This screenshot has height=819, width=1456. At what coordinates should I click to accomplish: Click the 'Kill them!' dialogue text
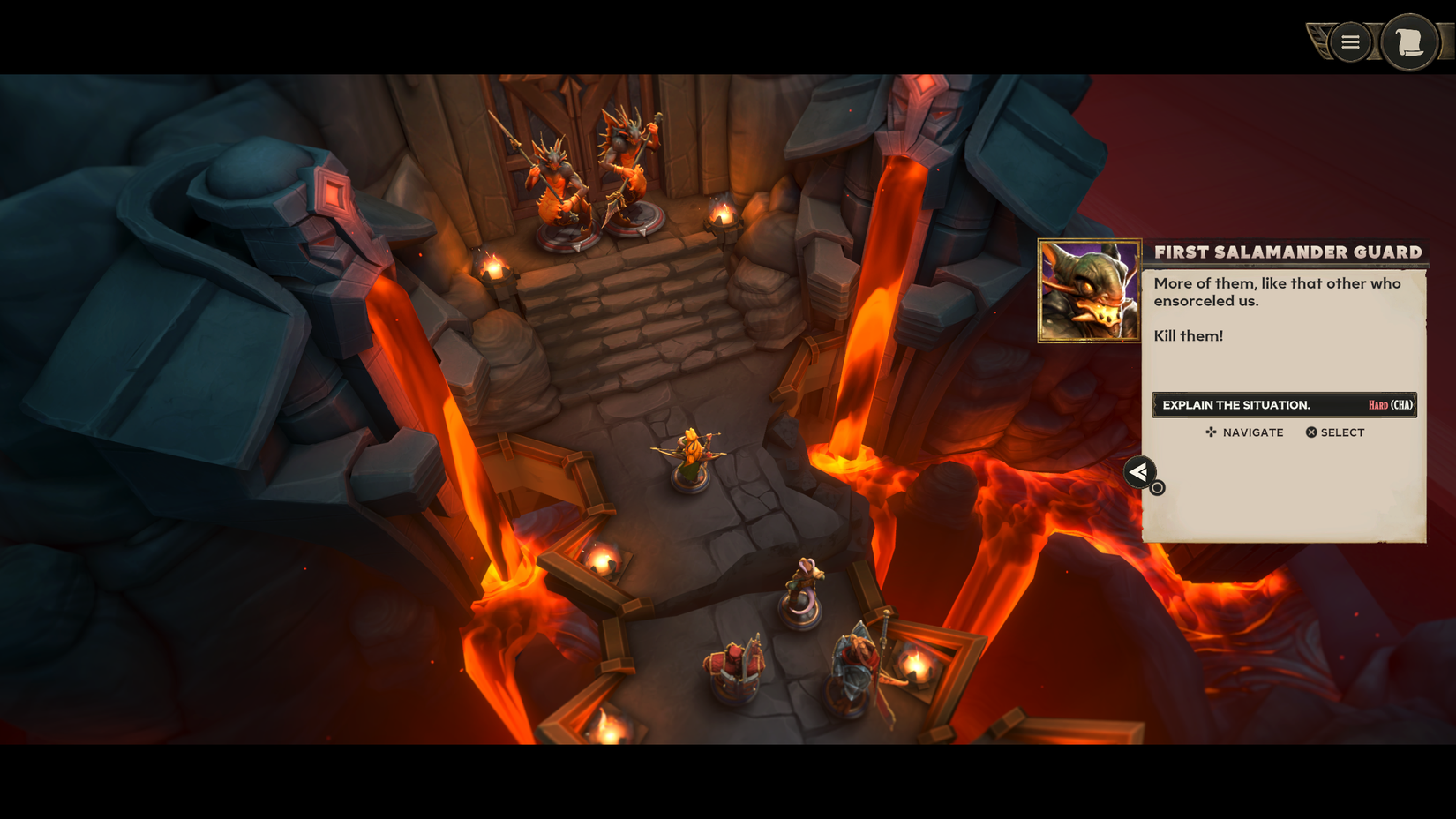(1187, 335)
